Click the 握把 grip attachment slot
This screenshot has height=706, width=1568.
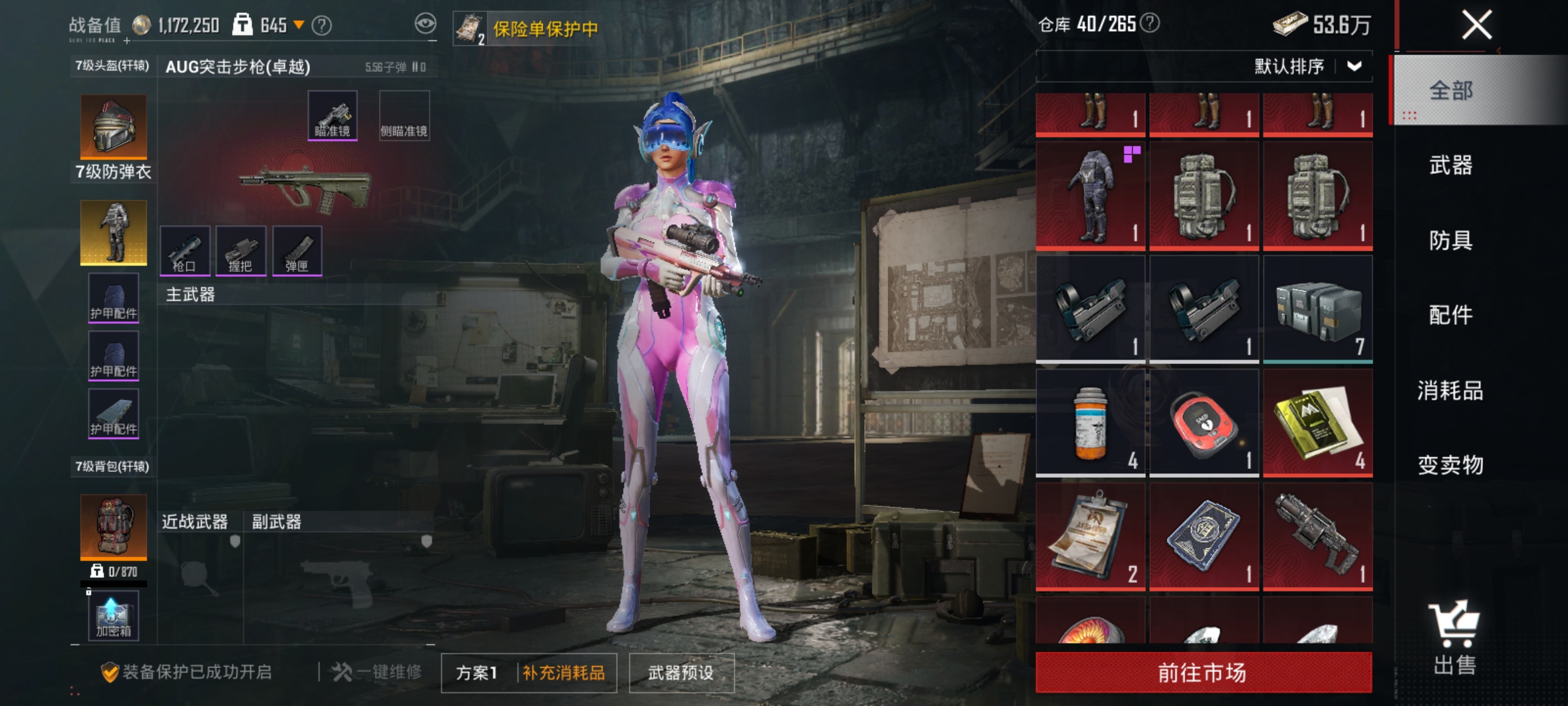(242, 251)
